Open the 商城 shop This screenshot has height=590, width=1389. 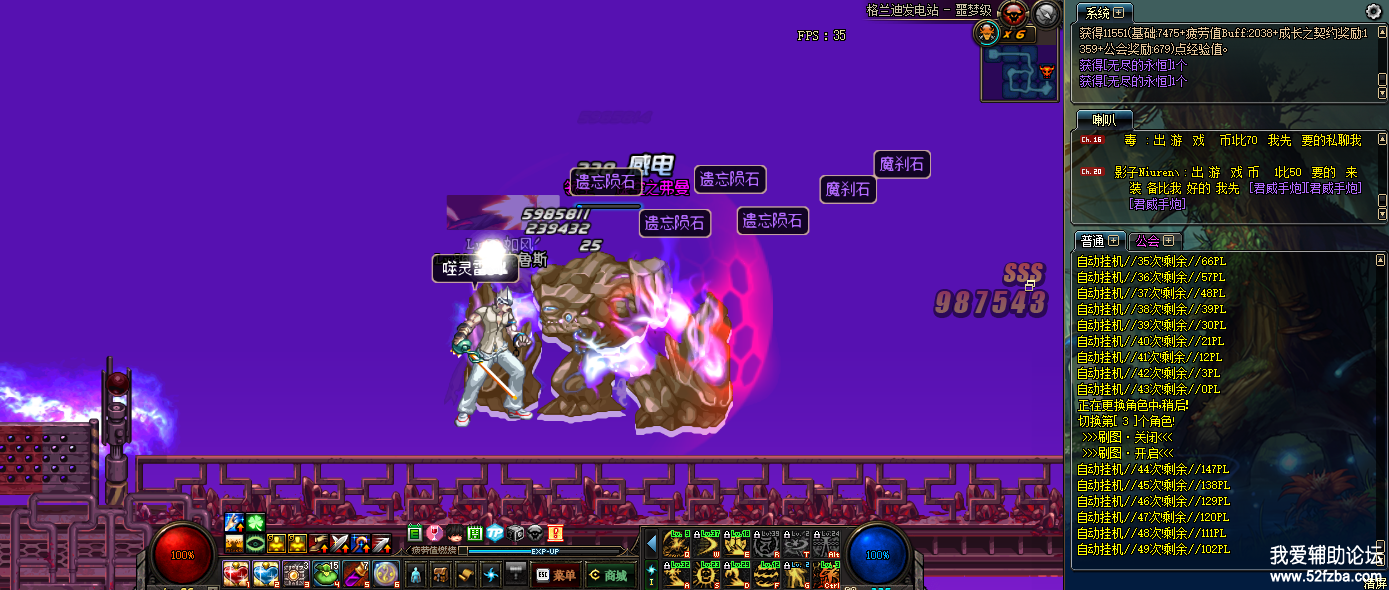(608, 575)
